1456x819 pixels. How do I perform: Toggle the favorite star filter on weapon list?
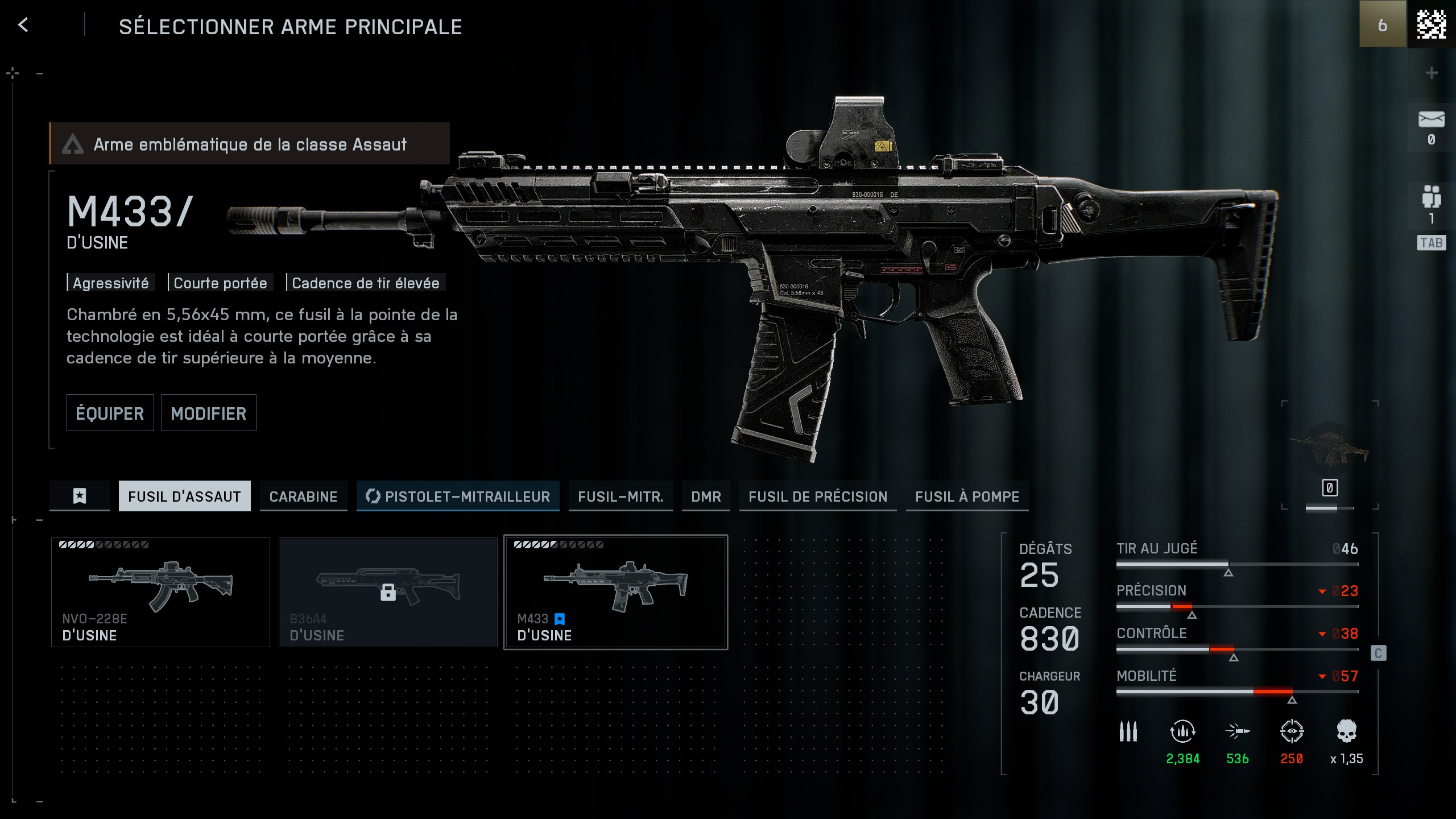tap(79, 497)
